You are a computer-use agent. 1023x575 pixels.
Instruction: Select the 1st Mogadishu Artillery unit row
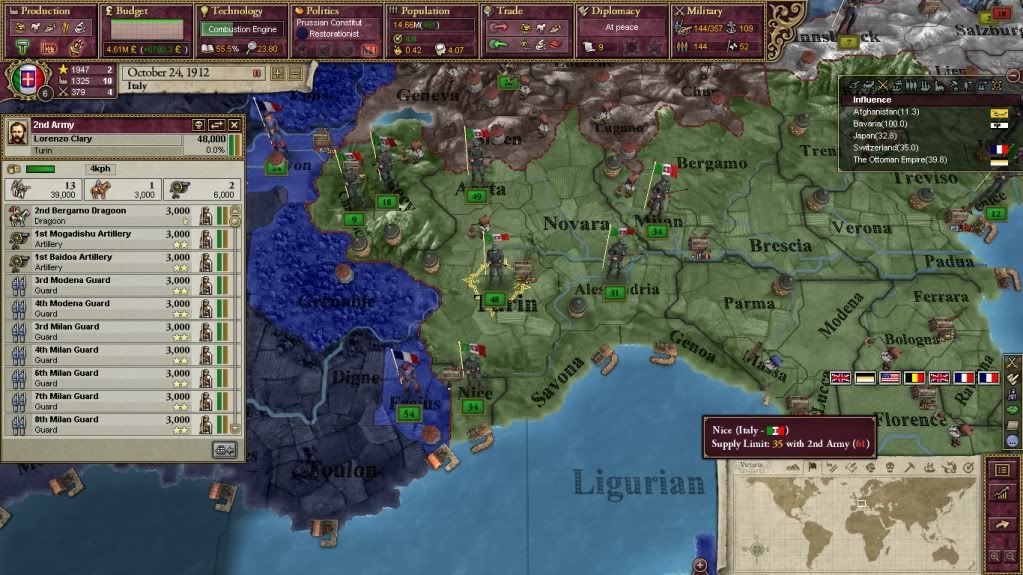point(110,238)
